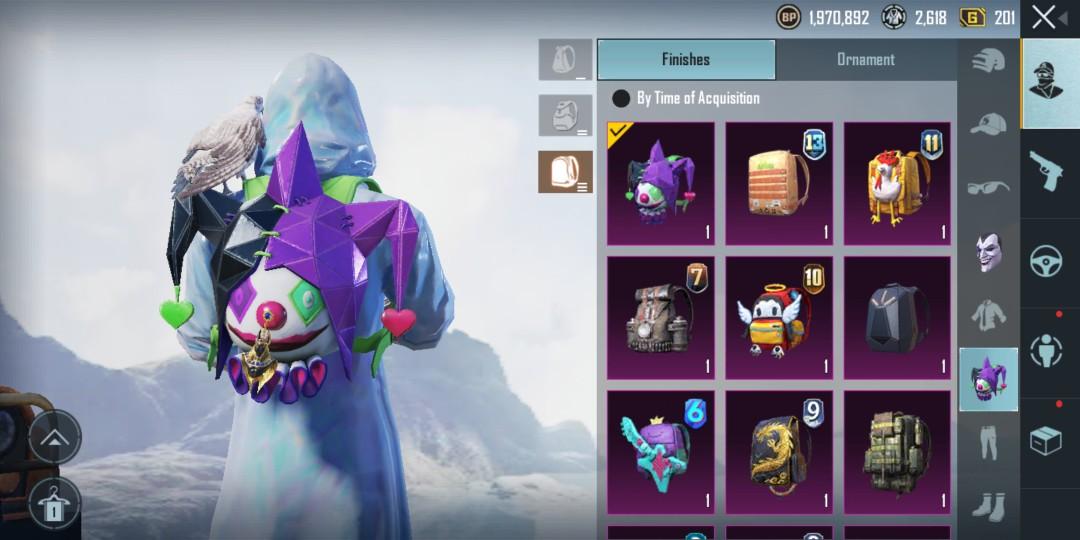Switch to the Finishes tab
Screen dimensions: 1080x540
tap(686, 60)
